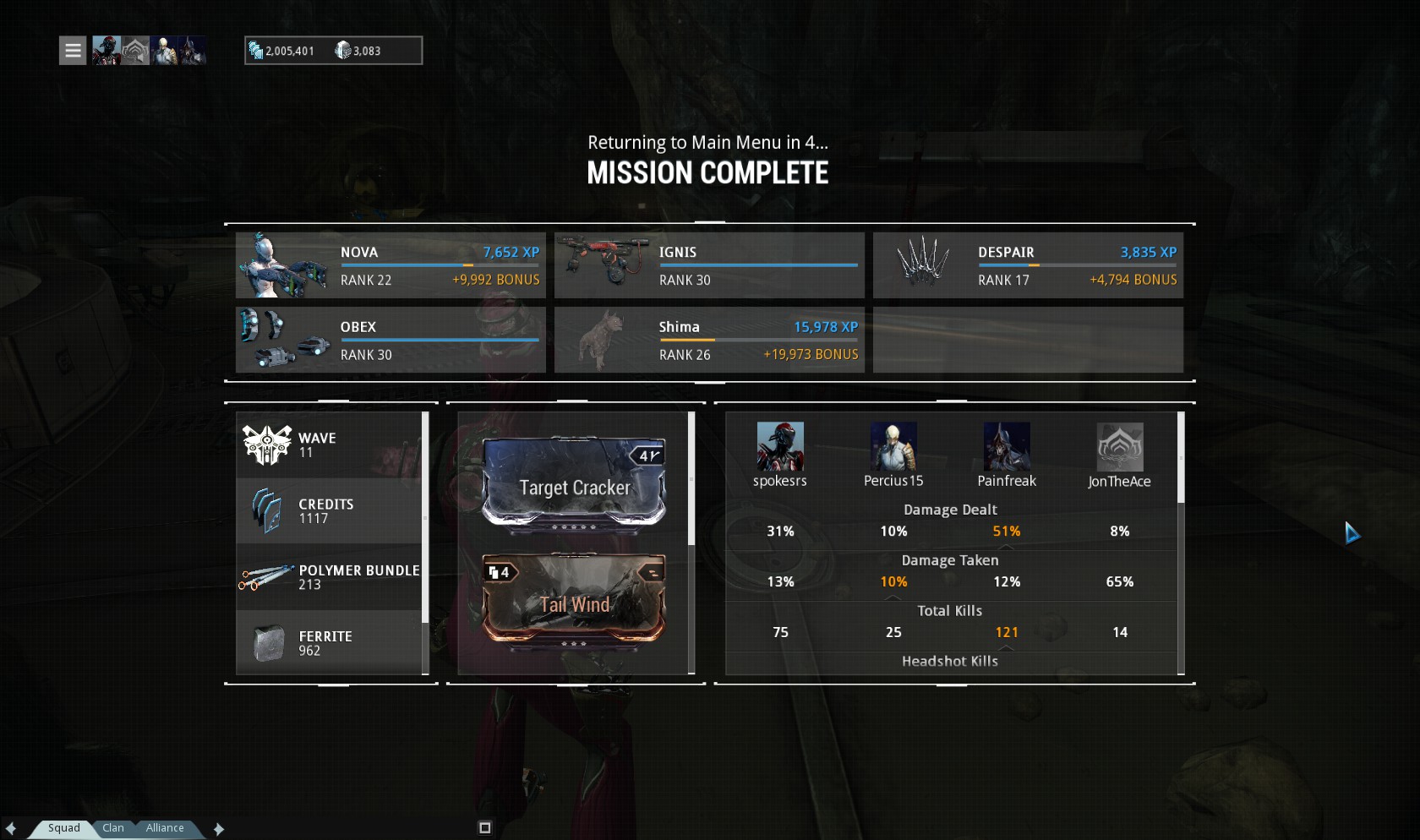Click the Ferrite reward row
This screenshot has height=840, width=1420.
(330, 643)
